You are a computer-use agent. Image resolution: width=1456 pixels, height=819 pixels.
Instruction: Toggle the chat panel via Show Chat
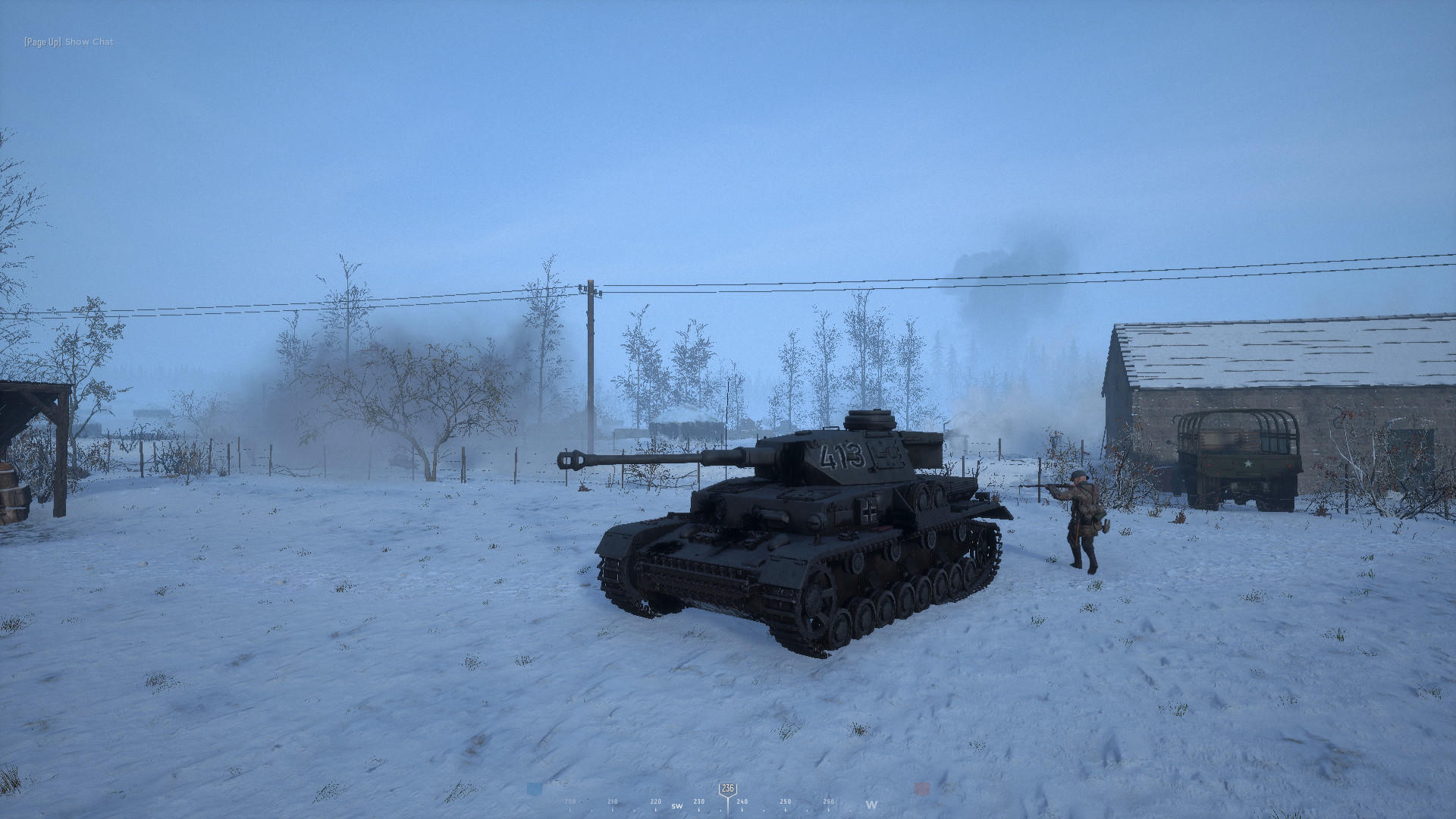click(x=88, y=42)
